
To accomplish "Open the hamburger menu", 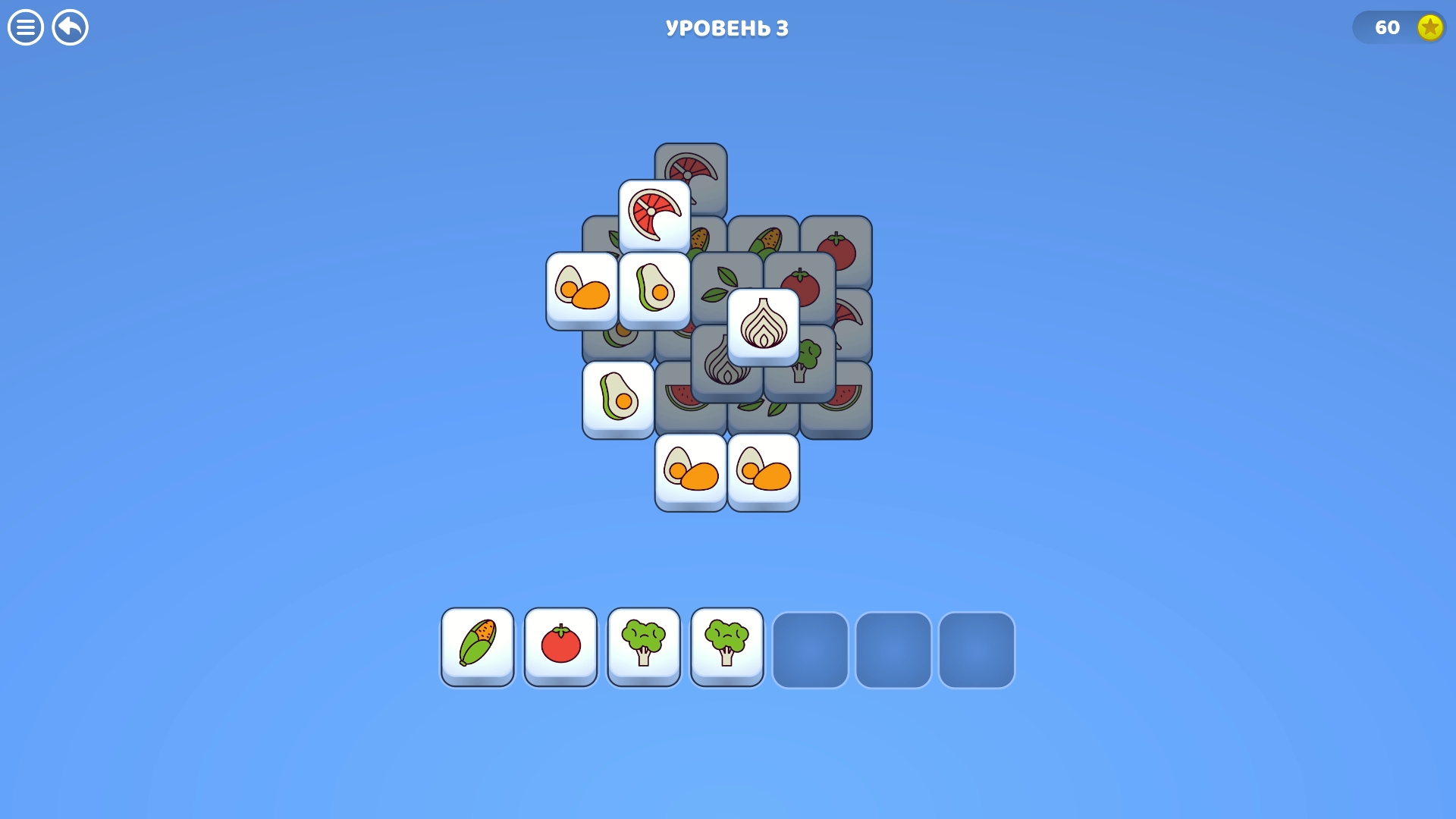I will tap(25, 27).
